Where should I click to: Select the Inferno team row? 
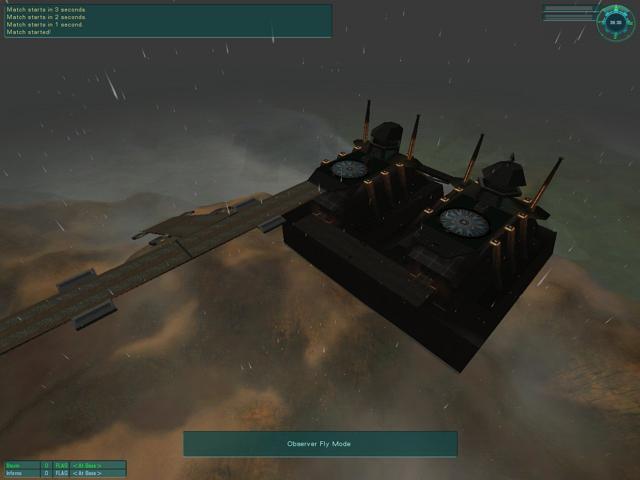(x=64, y=473)
